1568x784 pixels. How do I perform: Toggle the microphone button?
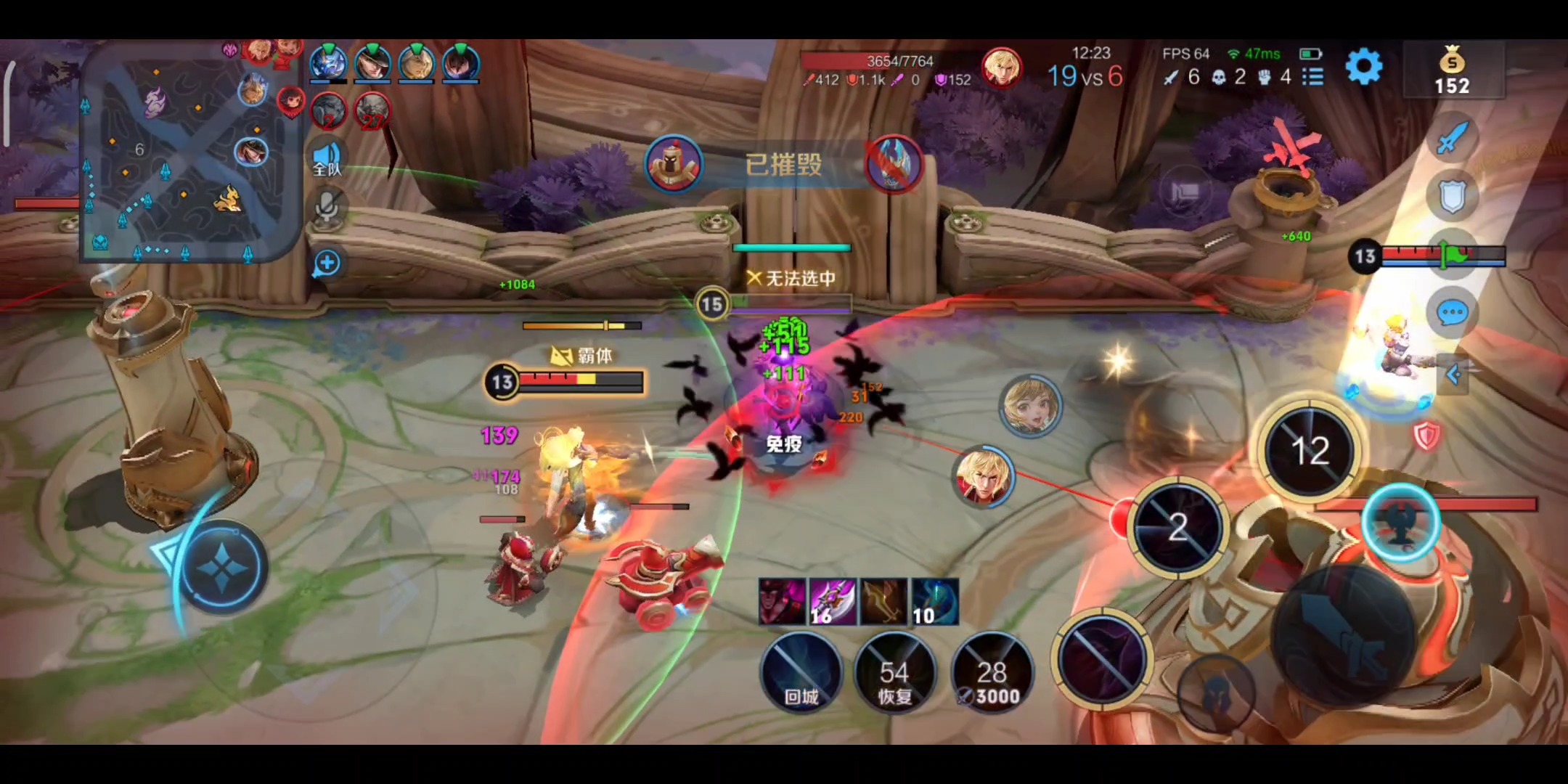point(327,206)
